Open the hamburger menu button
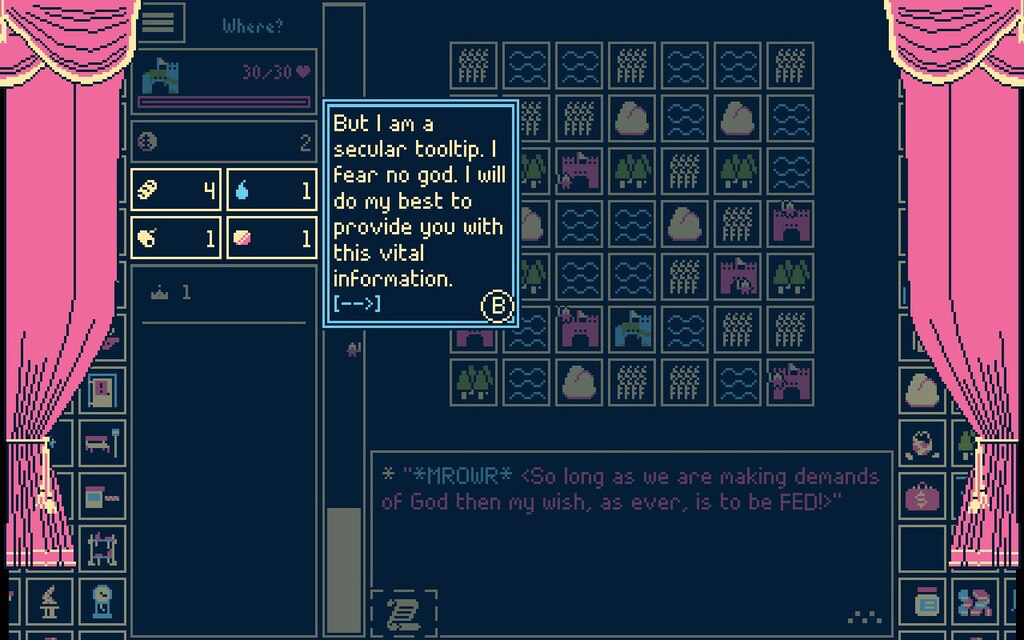Viewport: 1024px width, 640px height. pyautogui.click(x=160, y=22)
